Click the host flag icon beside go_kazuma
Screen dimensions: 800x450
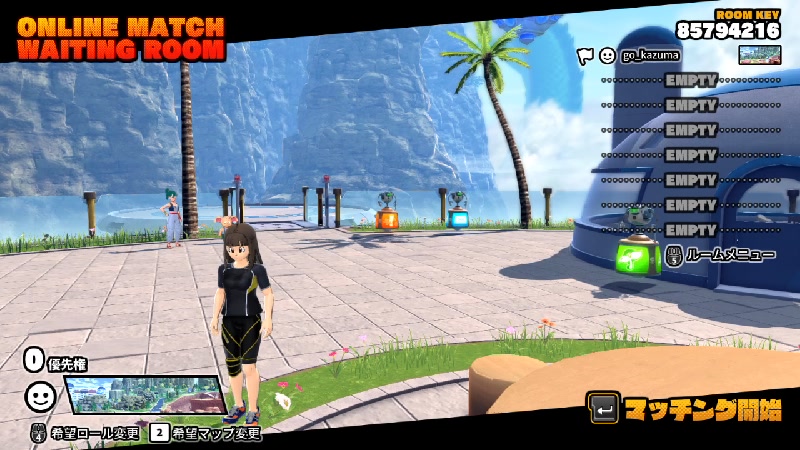coord(585,54)
